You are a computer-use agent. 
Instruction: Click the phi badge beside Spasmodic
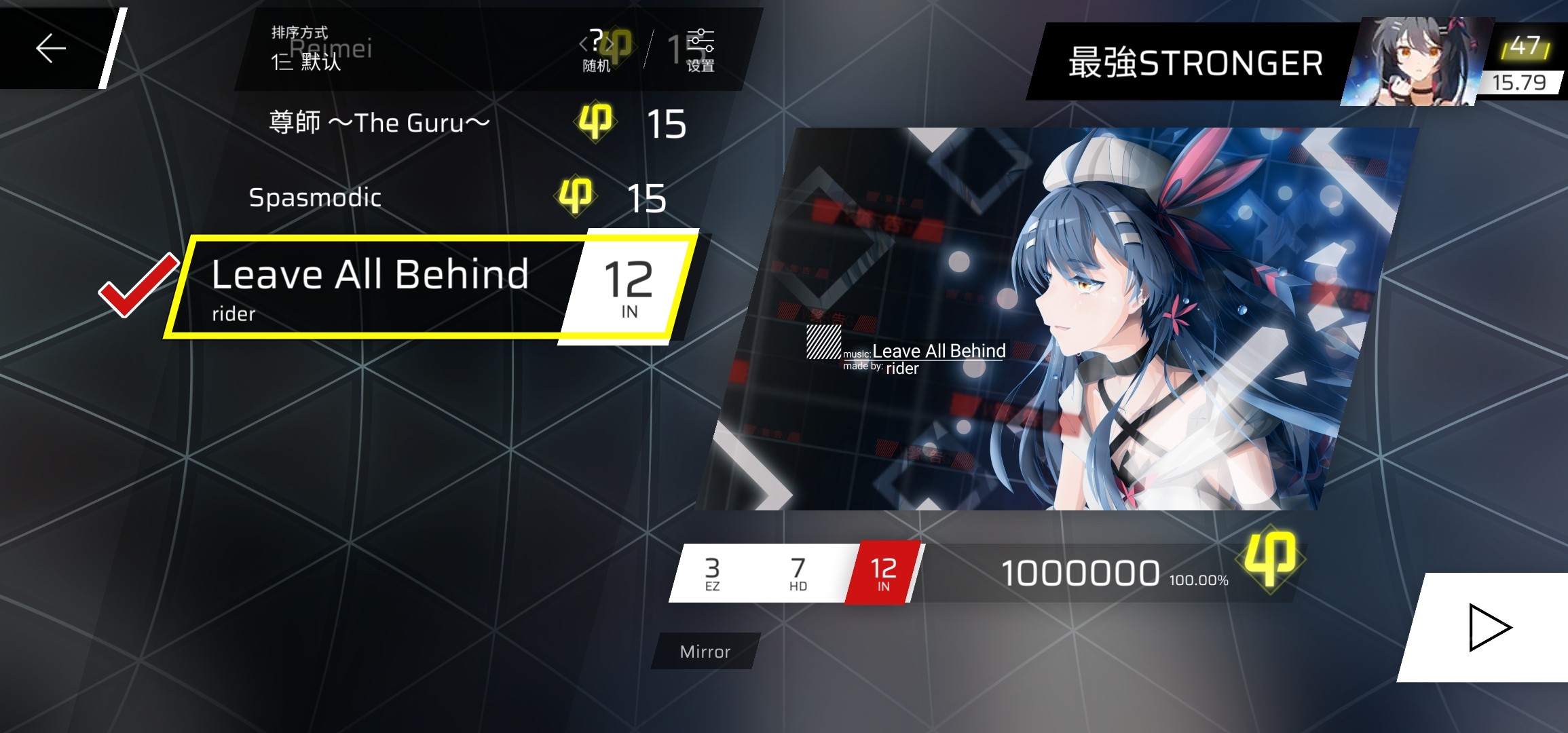tap(574, 198)
